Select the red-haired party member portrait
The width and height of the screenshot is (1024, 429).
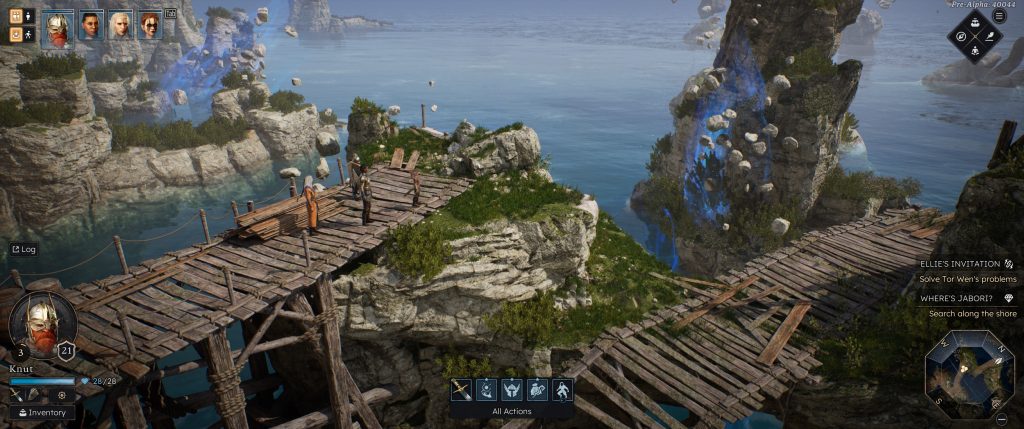point(150,25)
